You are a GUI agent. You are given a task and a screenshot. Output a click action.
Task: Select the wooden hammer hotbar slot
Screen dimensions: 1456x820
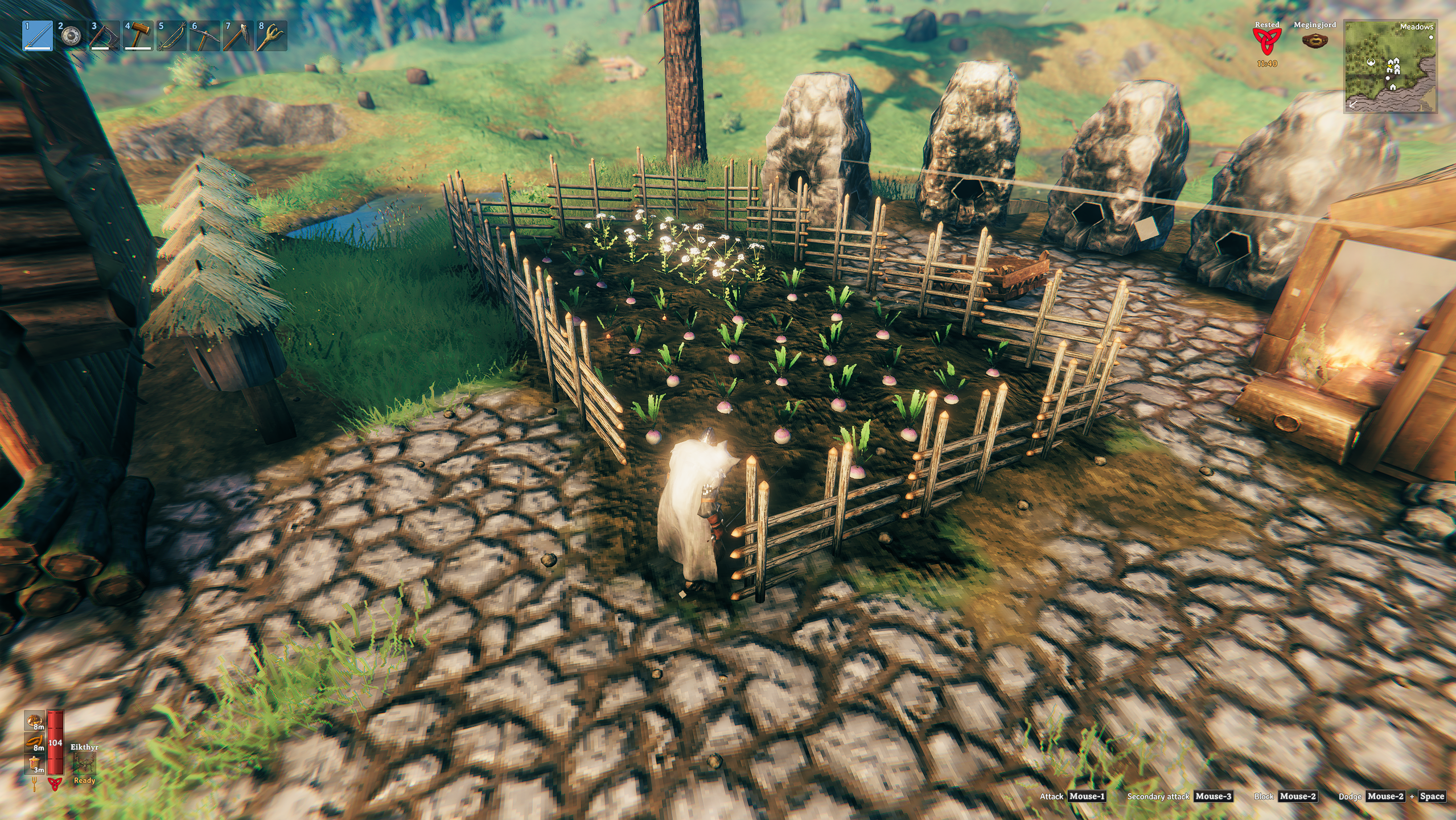[138, 36]
